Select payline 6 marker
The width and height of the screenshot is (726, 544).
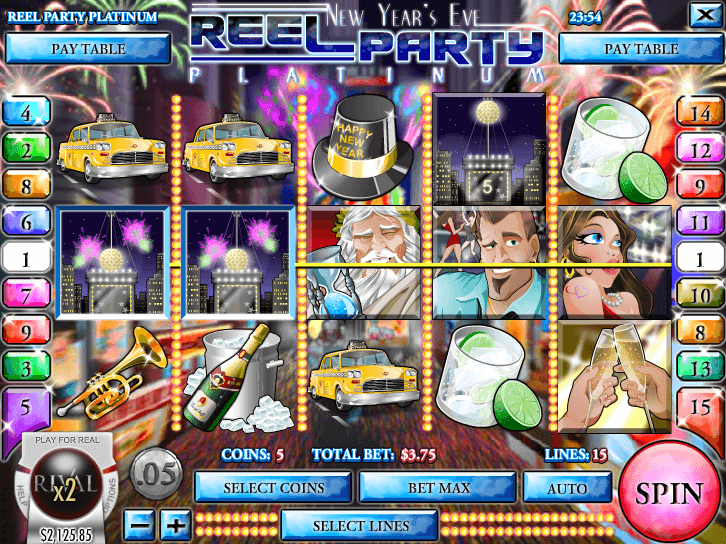25,223
